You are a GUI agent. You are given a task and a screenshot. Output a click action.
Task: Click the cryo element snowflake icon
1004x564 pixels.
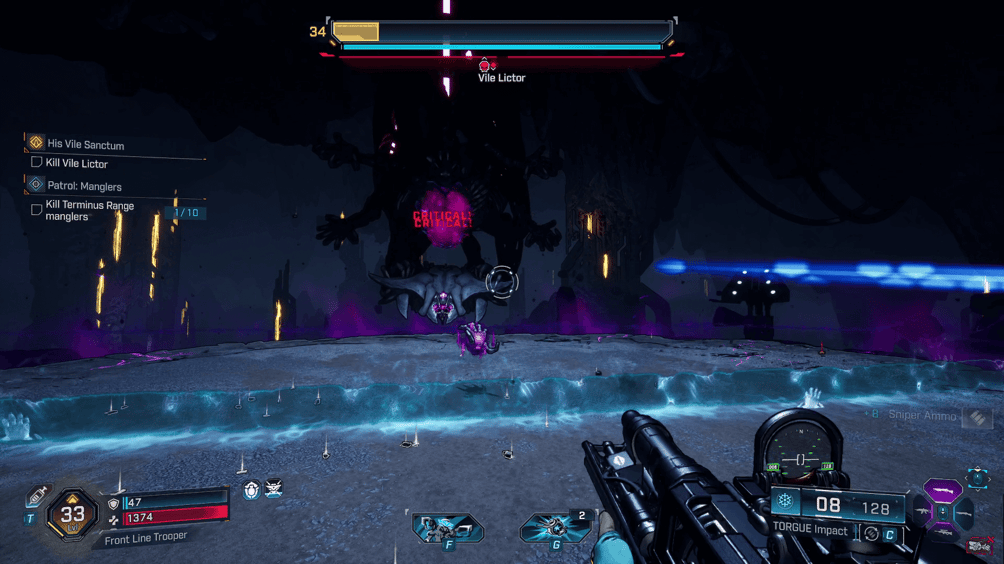pyautogui.click(x=787, y=502)
